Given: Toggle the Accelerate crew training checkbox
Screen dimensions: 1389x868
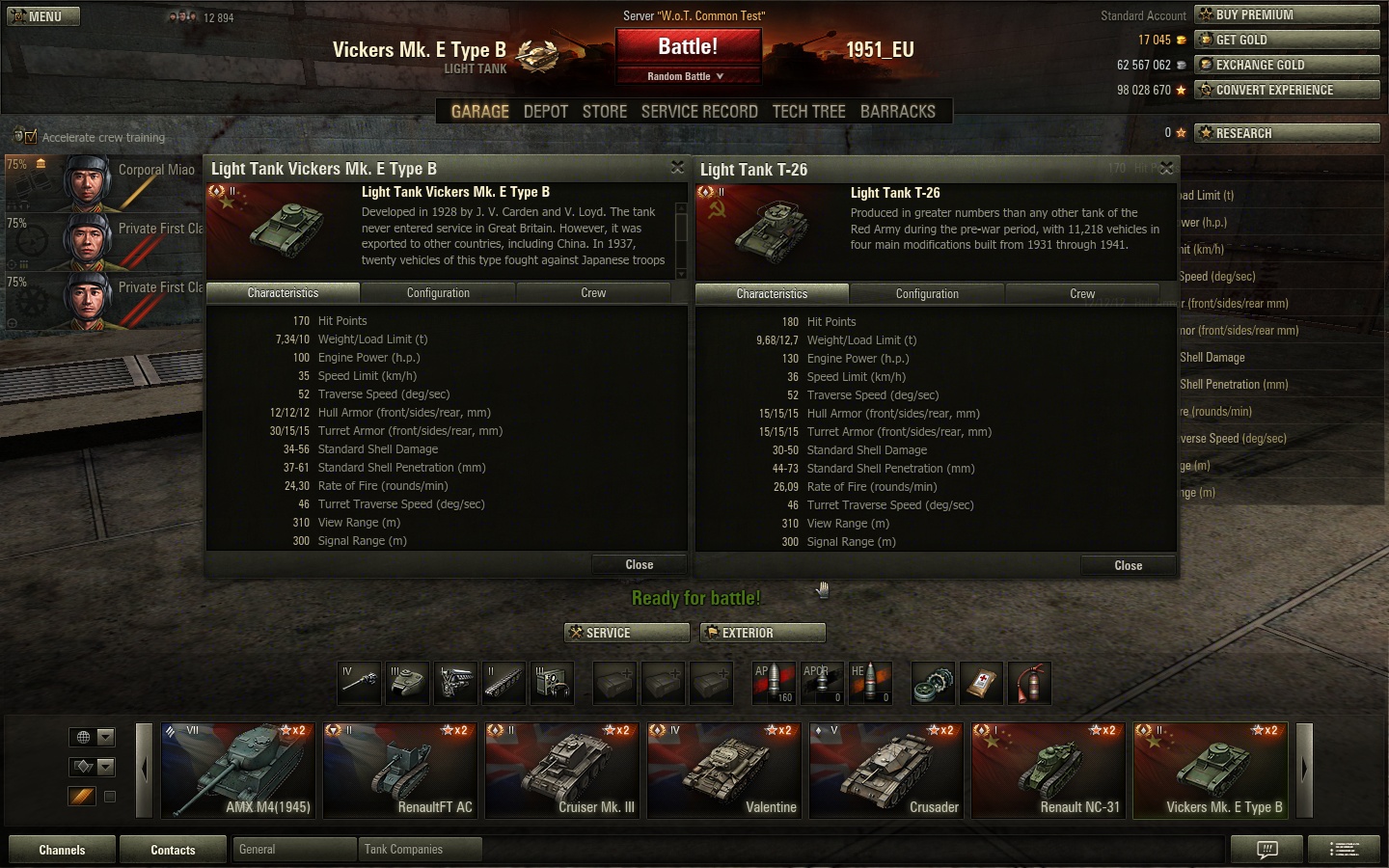Looking at the screenshot, I should tap(30, 137).
